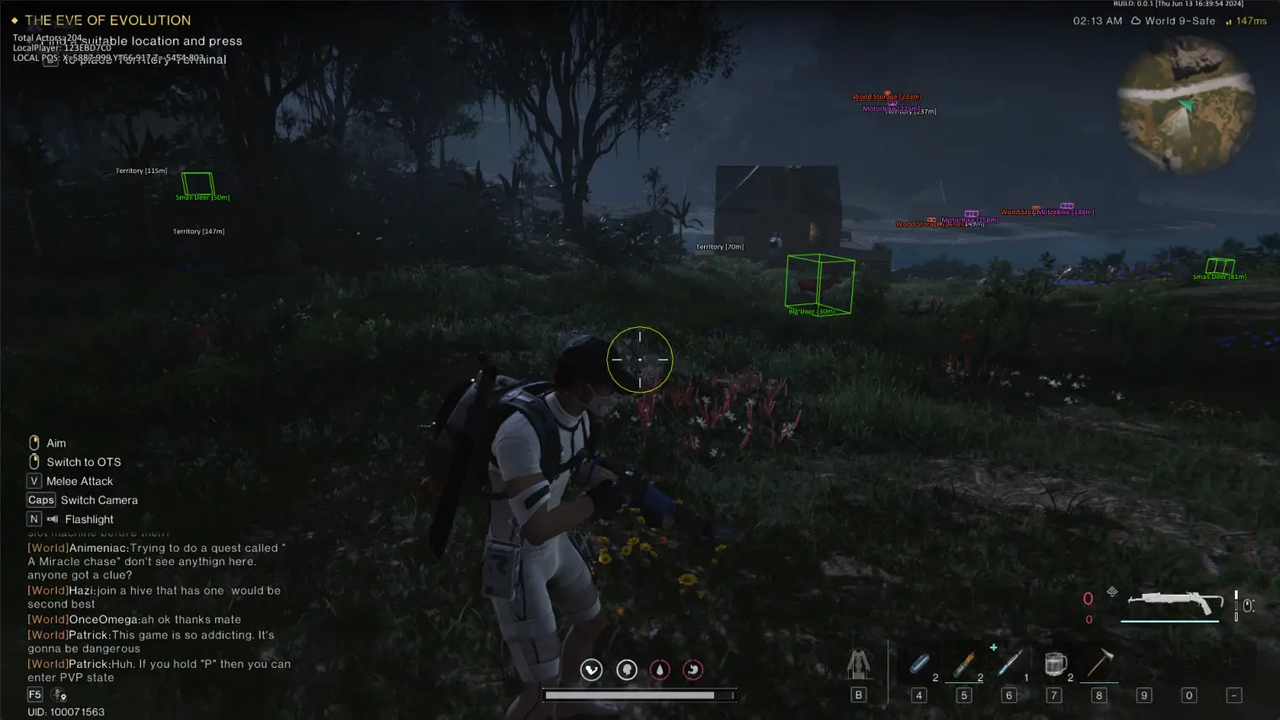Click the water droplet status icon
1280x720 pixels.
click(x=660, y=669)
